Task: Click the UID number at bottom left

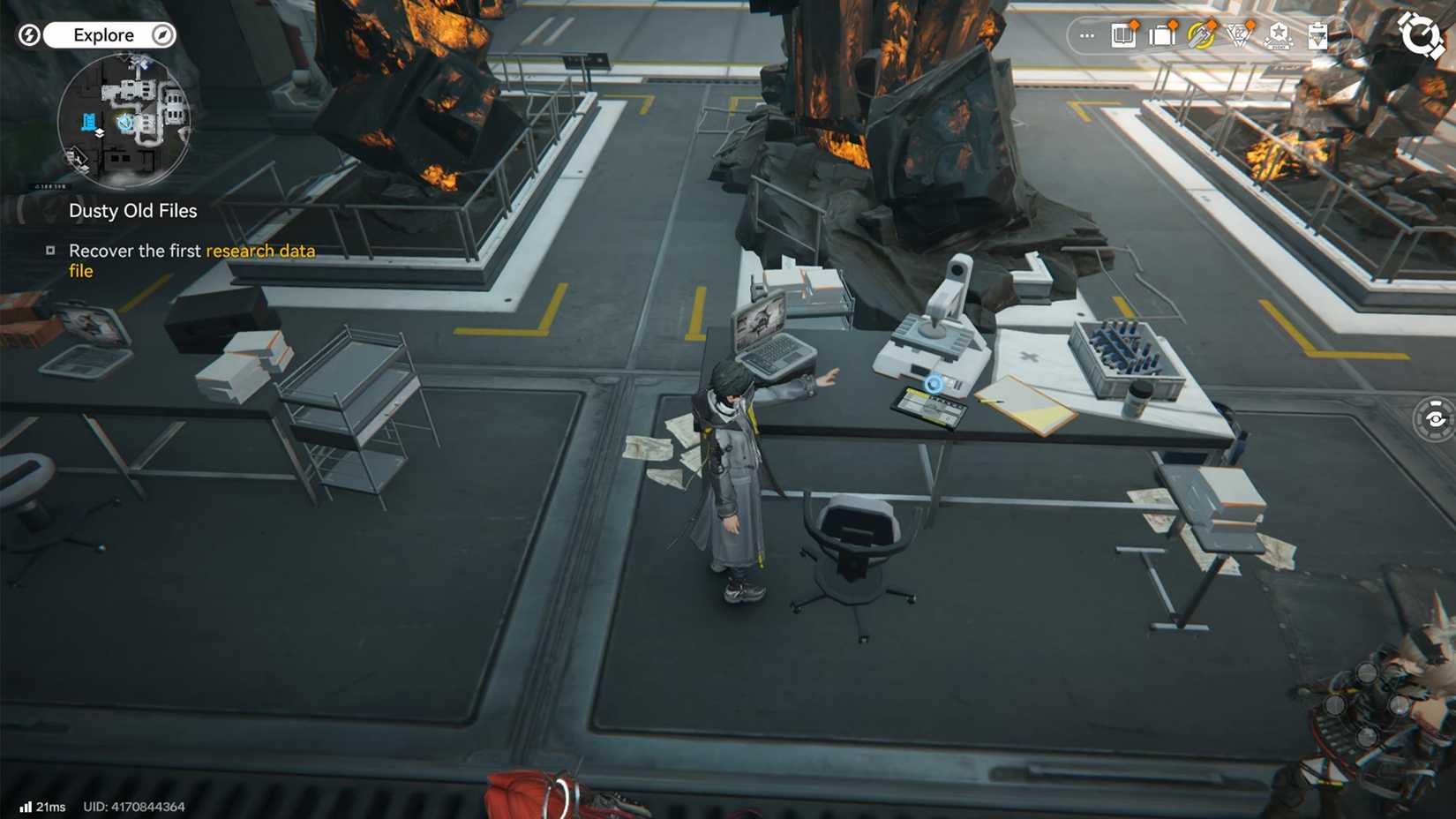Action: pyautogui.click(x=134, y=806)
